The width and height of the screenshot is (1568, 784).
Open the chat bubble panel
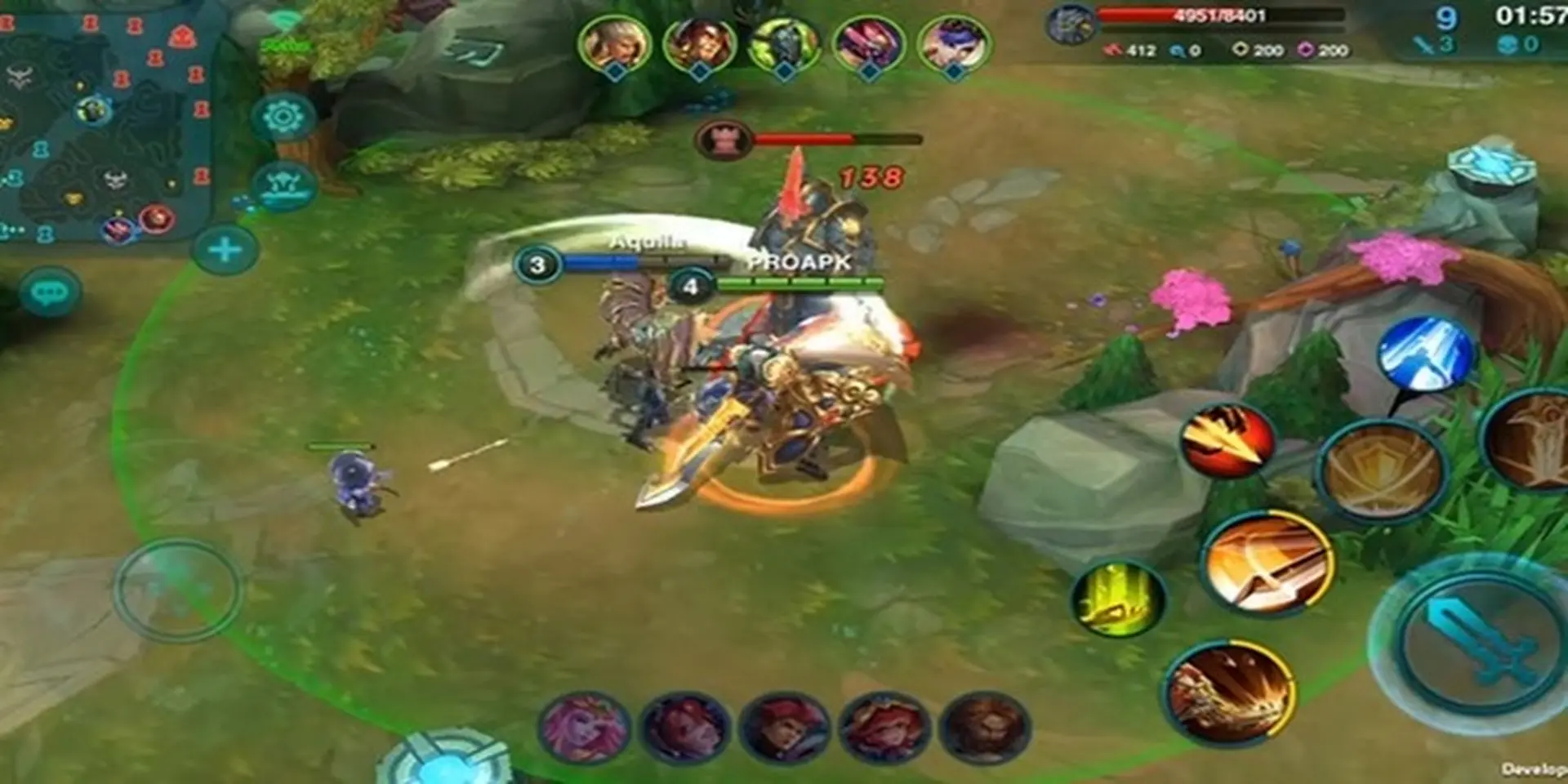tap(51, 289)
